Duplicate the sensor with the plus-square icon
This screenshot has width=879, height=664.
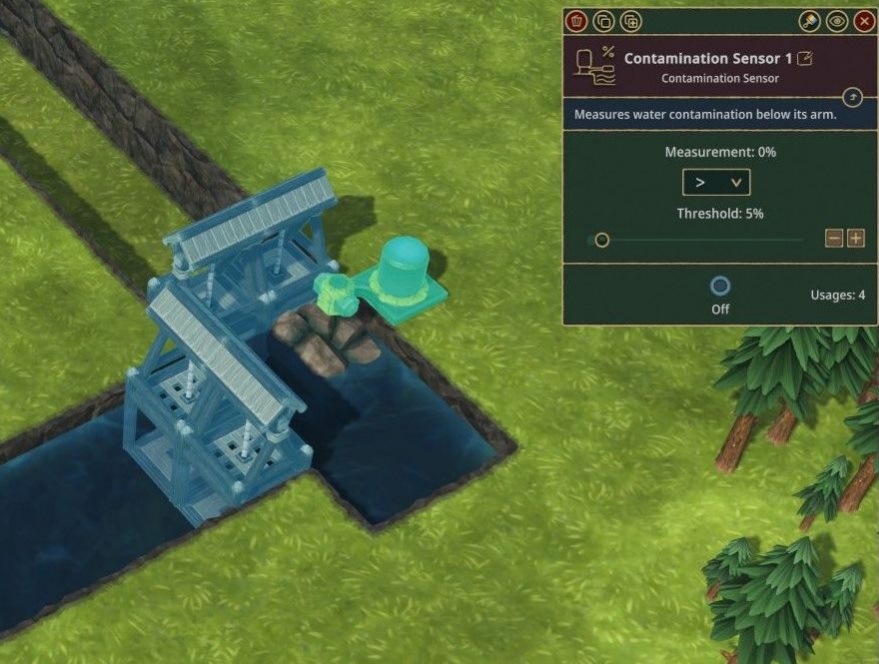tap(630, 21)
